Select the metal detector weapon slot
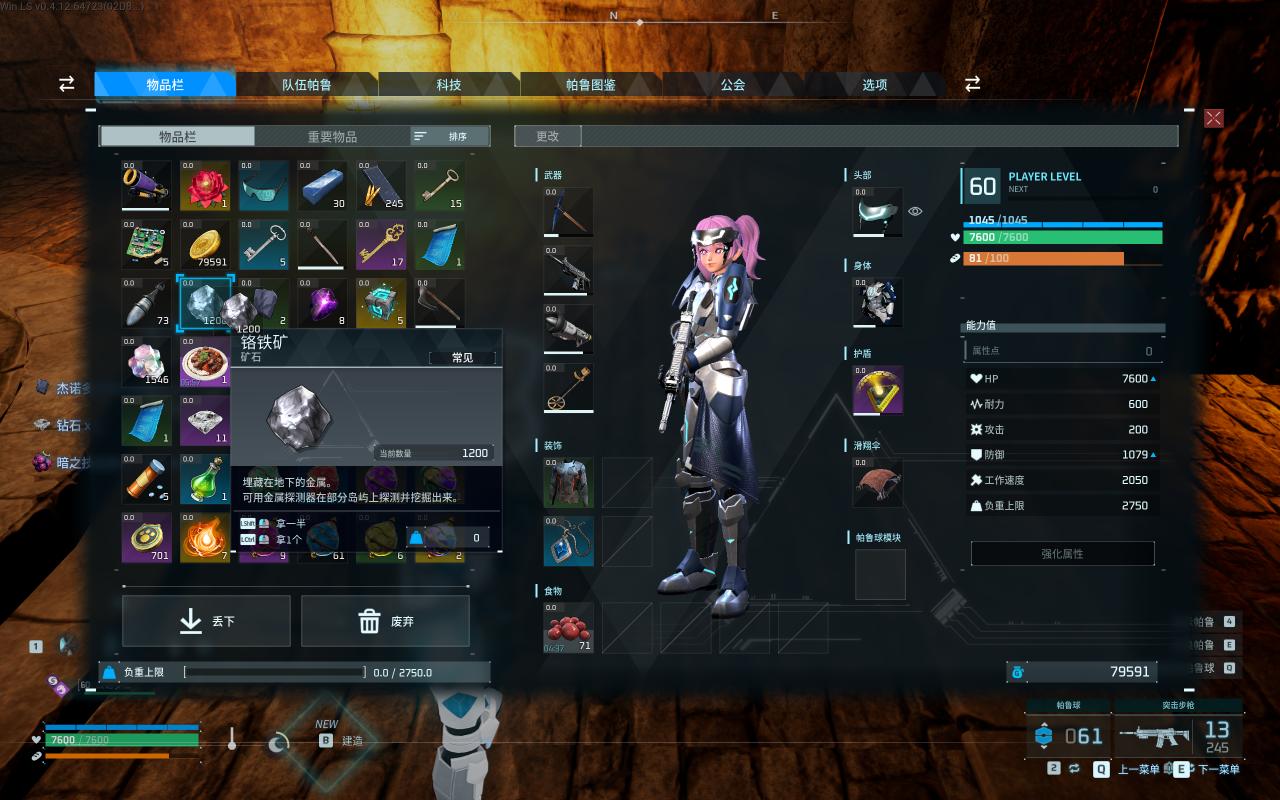This screenshot has height=800, width=1280. point(568,387)
